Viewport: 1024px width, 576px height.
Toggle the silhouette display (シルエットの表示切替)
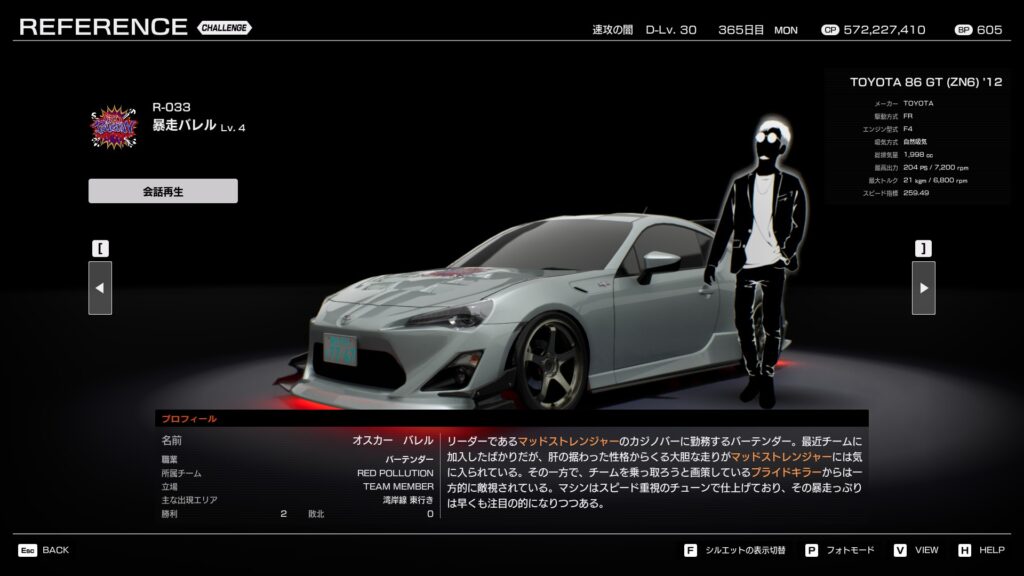click(736, 550)
